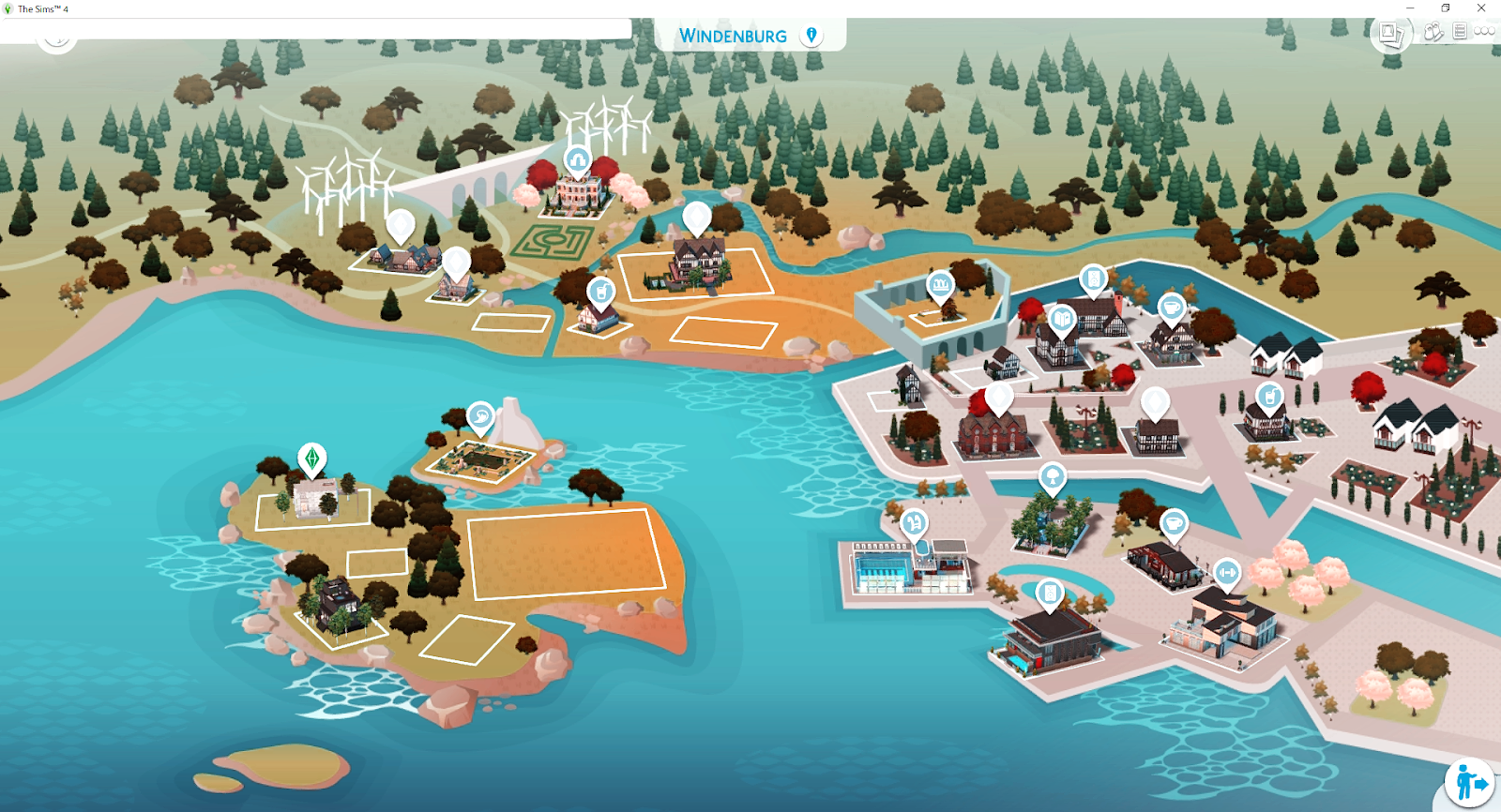Image resolution: width=1501 pixels, height=812 pixels.
Task: Open the three-dot options menu
Action: pyautogui.click(x=1484, y=31)
